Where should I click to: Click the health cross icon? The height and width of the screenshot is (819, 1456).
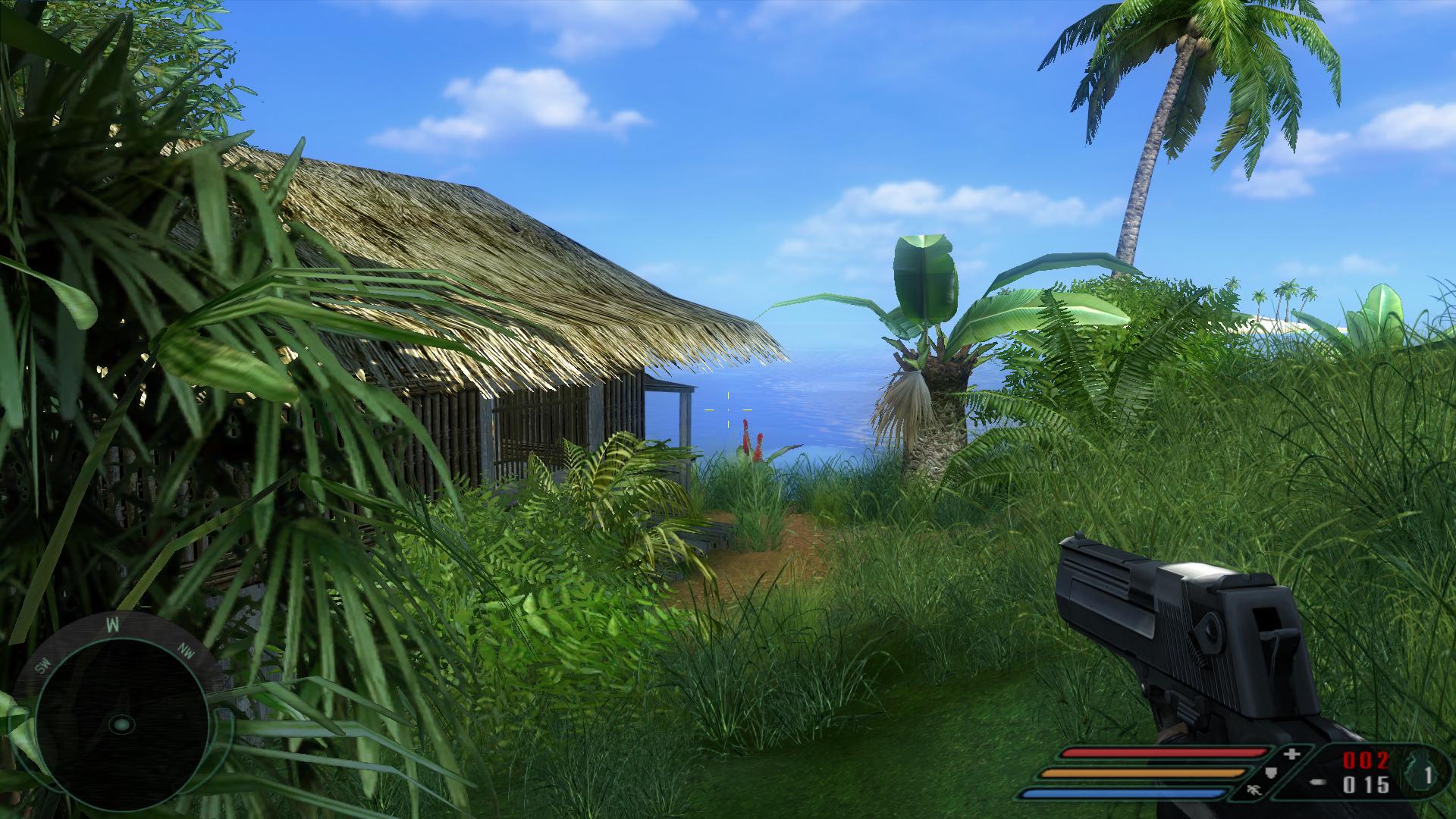(1291, 755)
